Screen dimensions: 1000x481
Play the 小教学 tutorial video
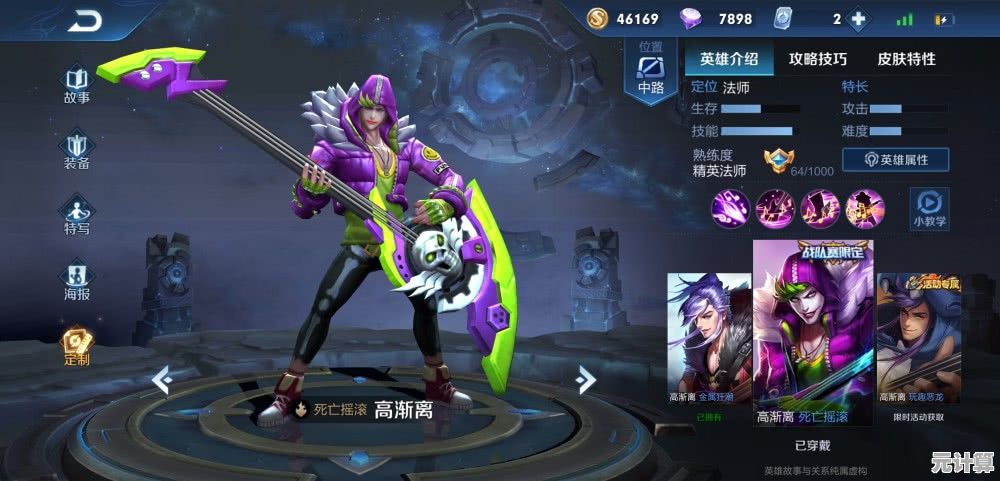coord(929,207)
